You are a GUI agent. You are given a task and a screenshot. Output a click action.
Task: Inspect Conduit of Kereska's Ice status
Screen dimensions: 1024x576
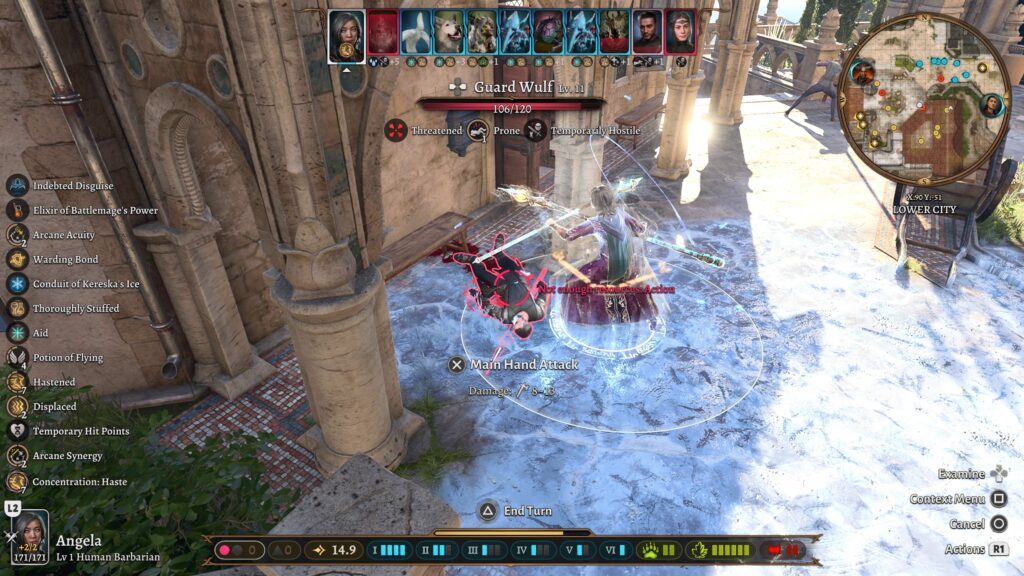pos(17,284)
